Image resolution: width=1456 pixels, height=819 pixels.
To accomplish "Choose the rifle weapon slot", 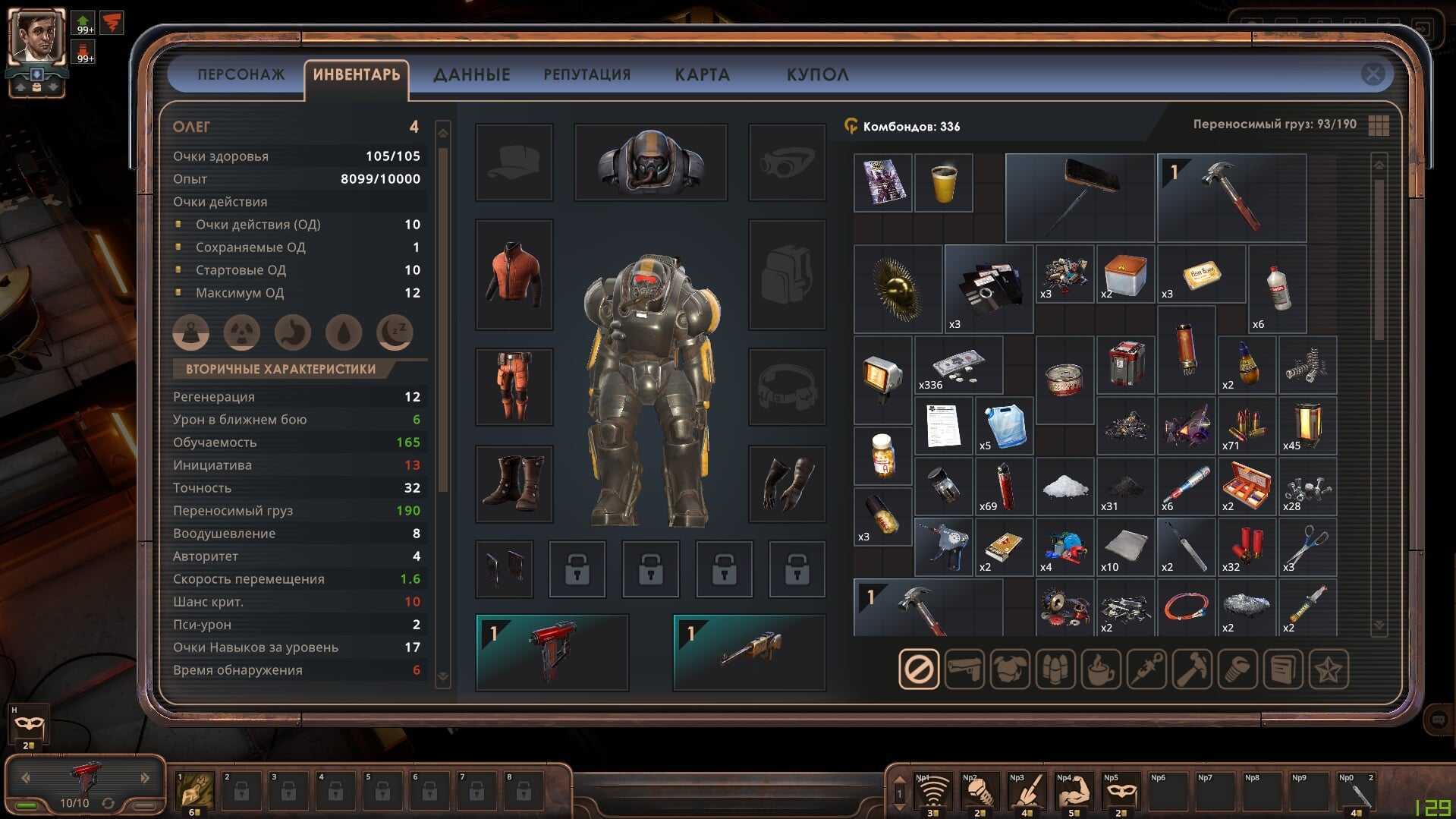I will point(749,652).
